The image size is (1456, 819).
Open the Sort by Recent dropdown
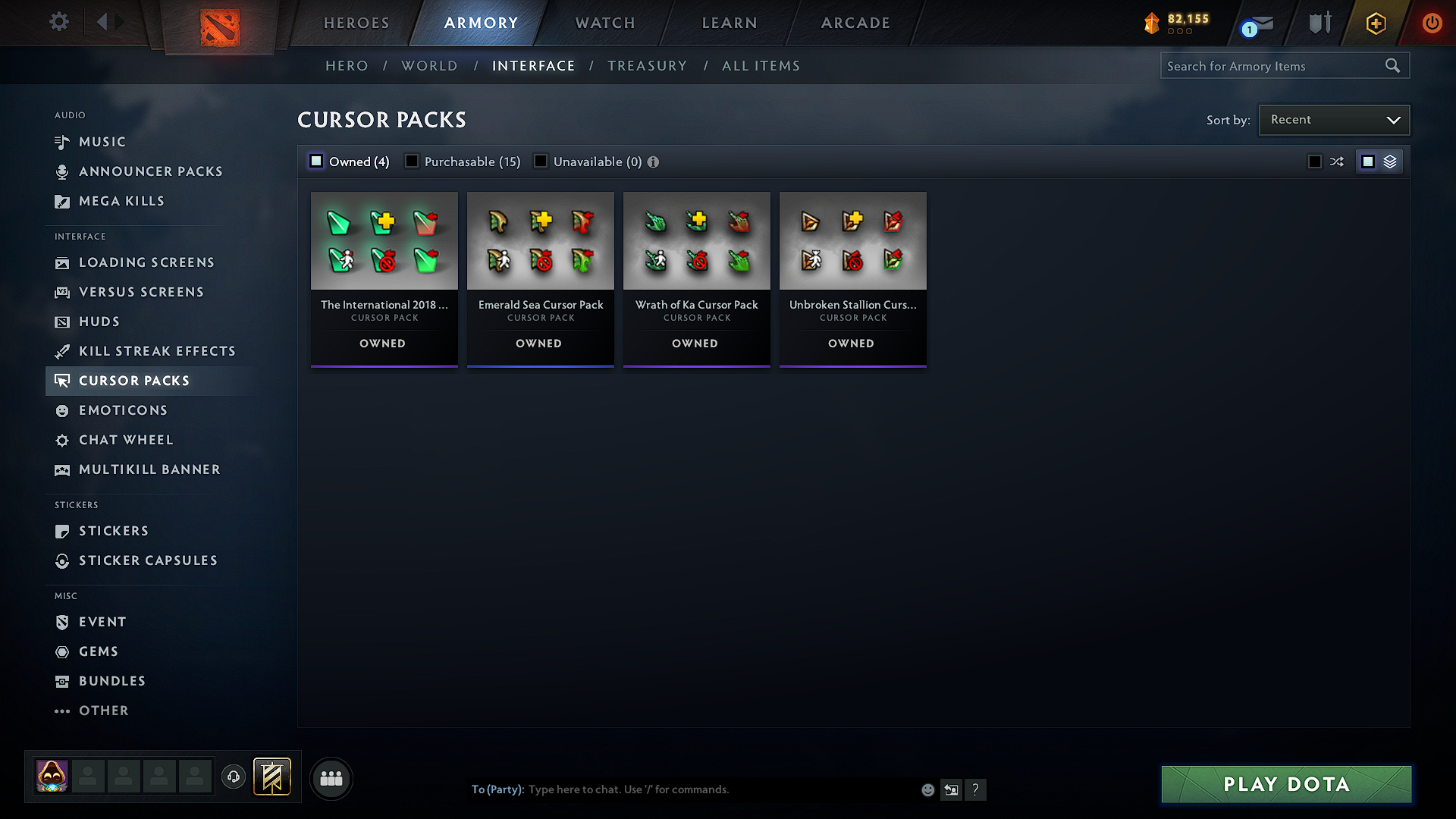(x=1333, y=119)
